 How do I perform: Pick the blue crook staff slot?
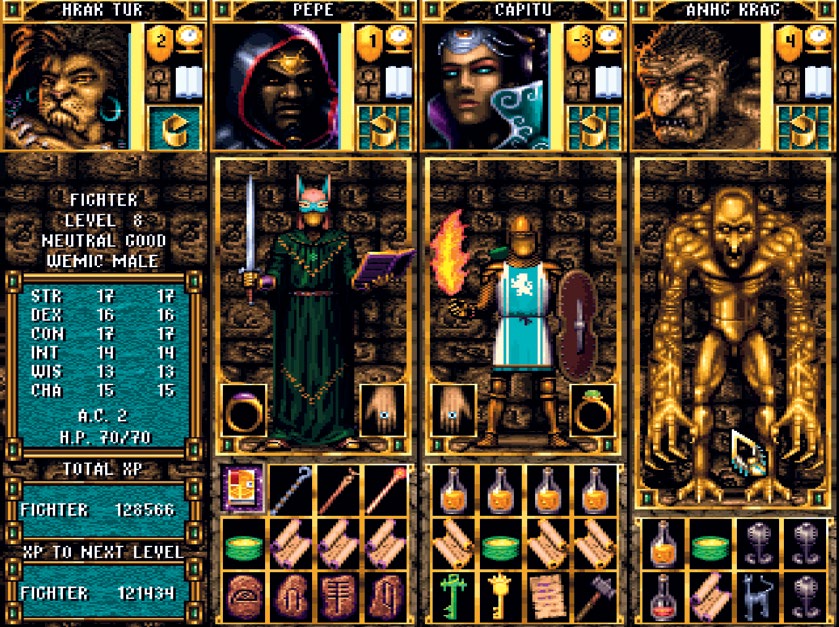coord(291,489)
